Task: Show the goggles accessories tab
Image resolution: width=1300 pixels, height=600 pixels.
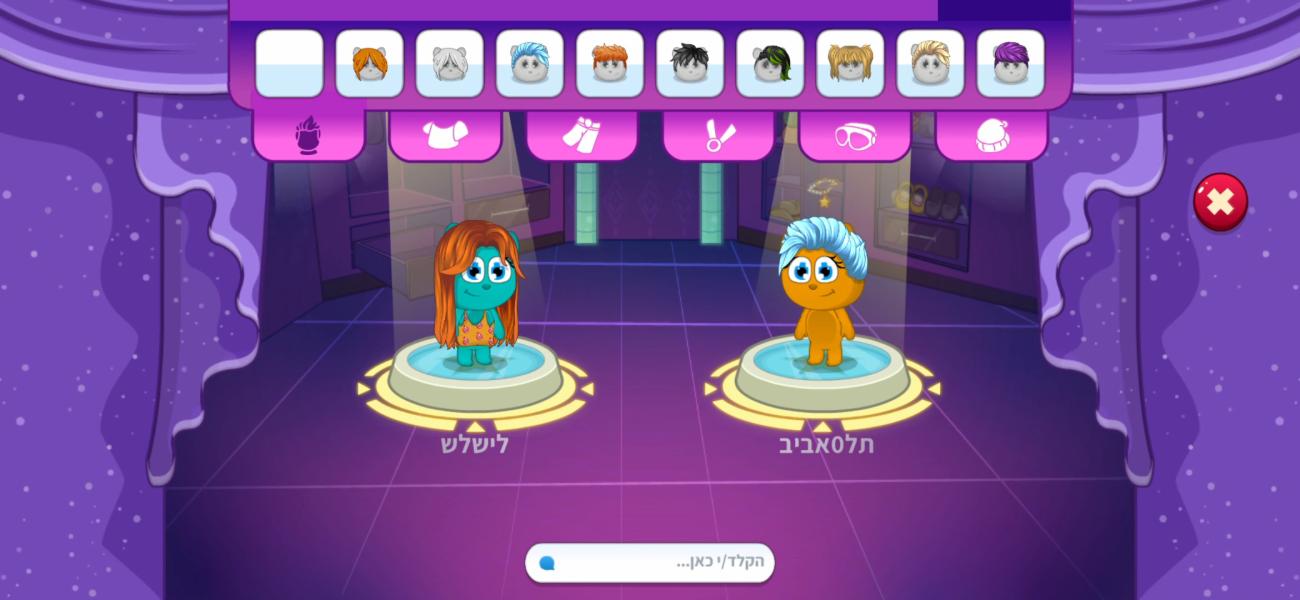Action: [854, 135]
